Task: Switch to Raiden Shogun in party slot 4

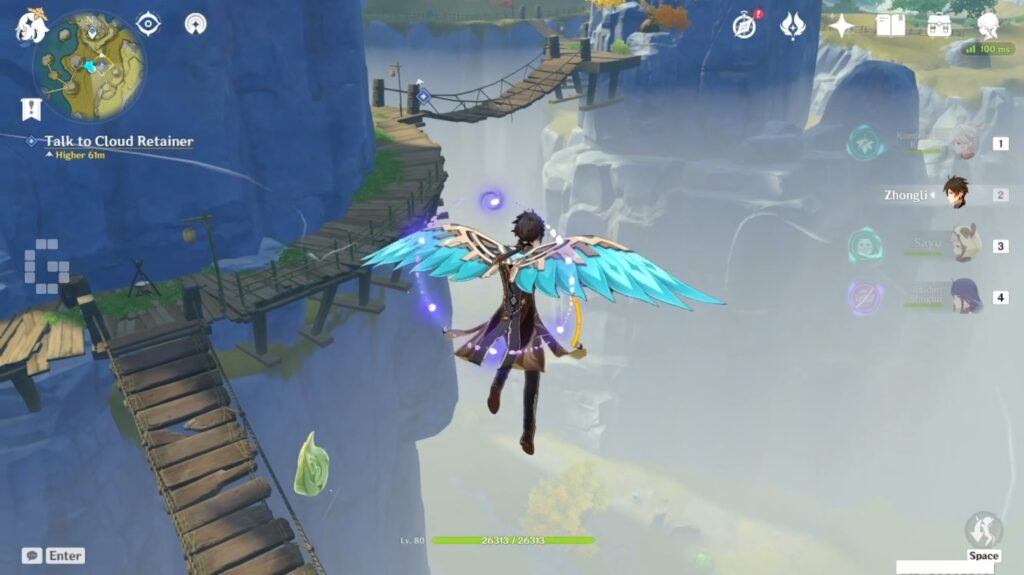Action: (964, 297)
